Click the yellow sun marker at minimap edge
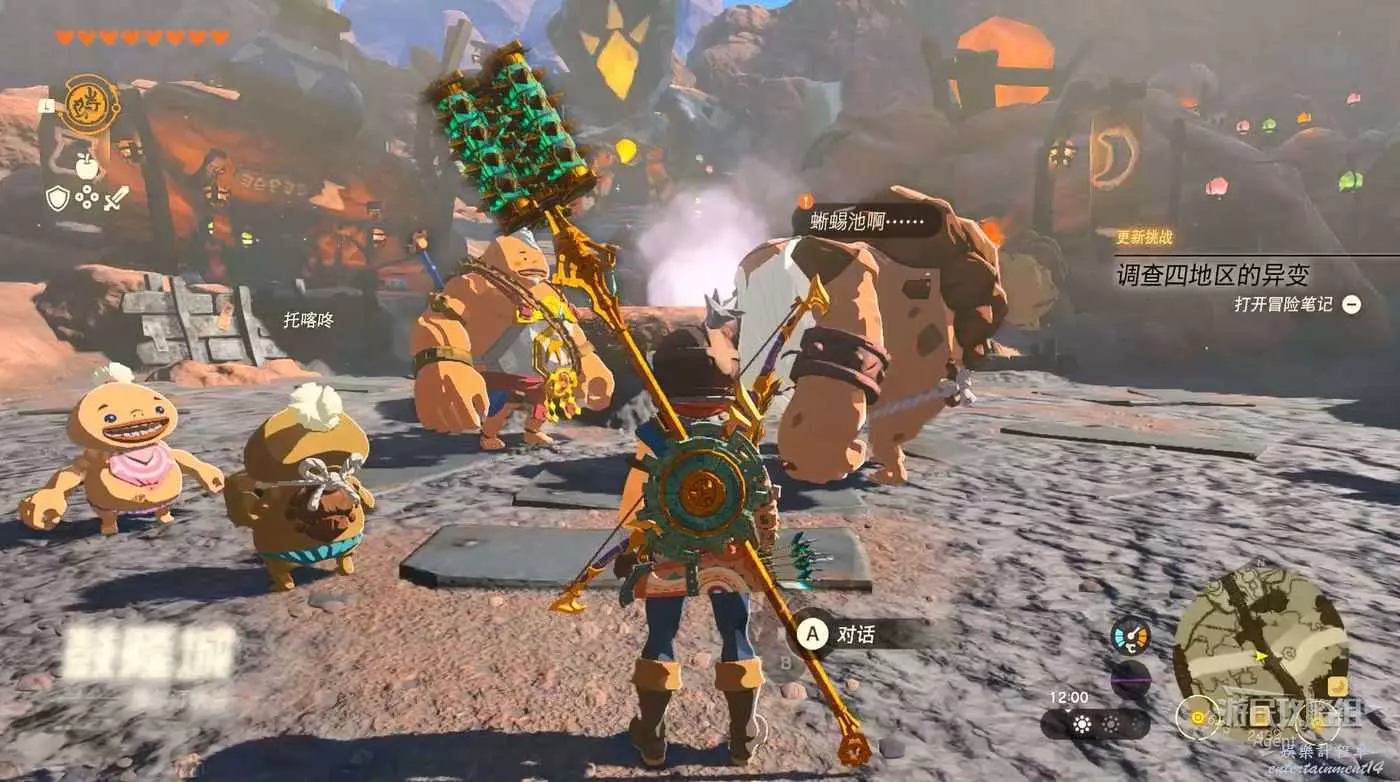The width and height of the screenshot is (1400, 782). click(x=1198, y=716)
